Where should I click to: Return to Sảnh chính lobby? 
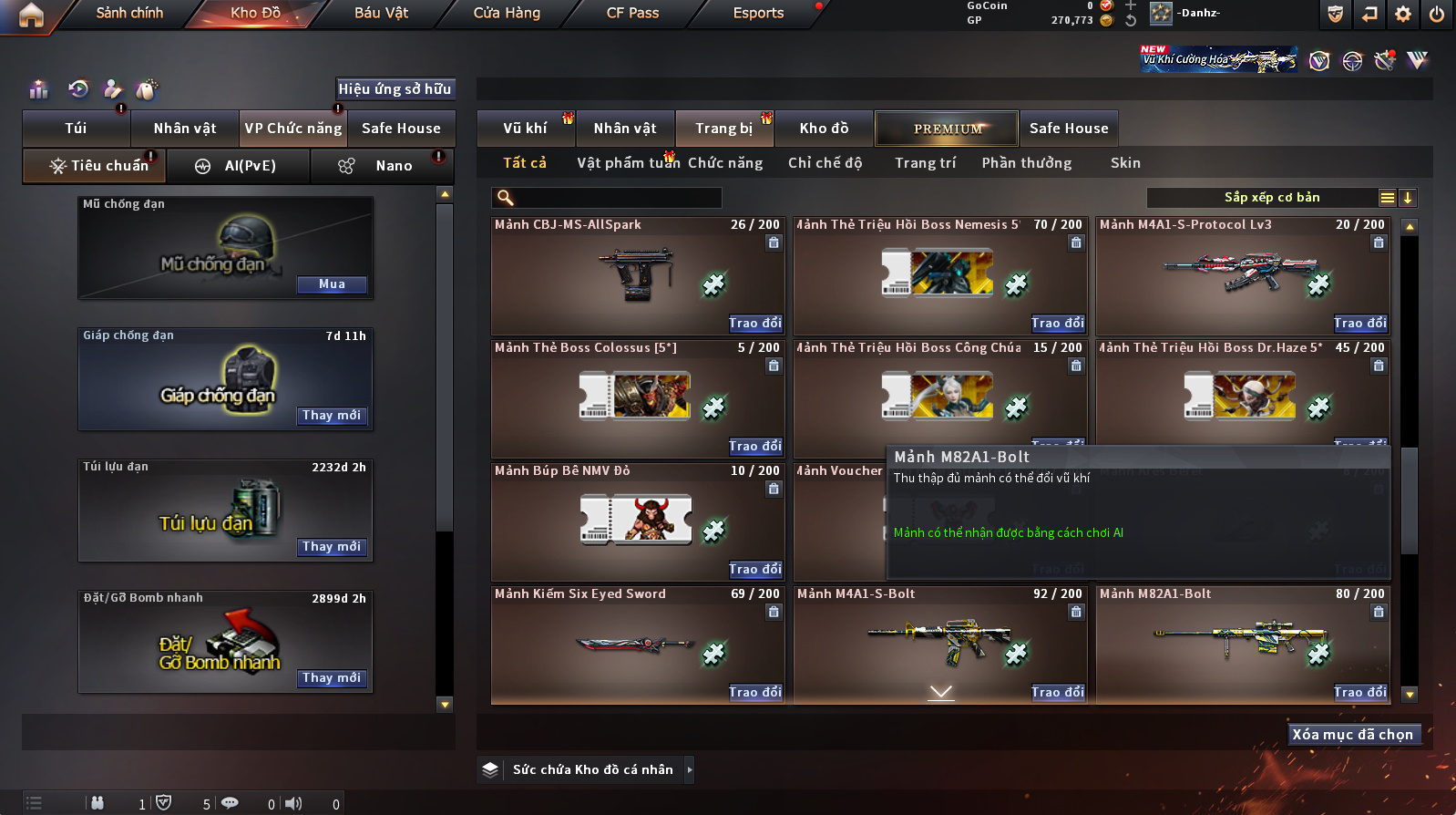click(x=129, y=13)
